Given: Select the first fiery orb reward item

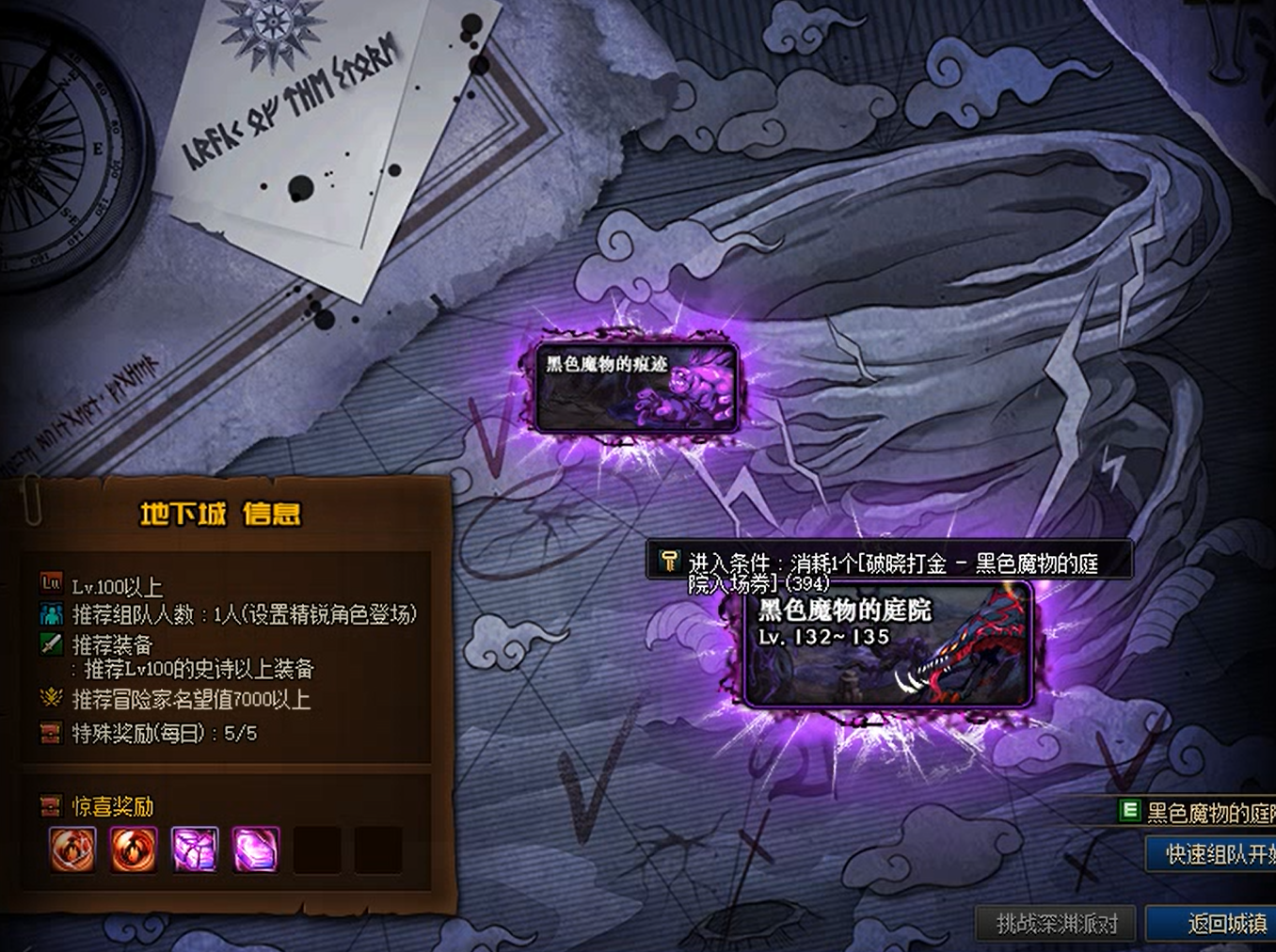Looking at the screenshot, I should click(x=72, y=851).
